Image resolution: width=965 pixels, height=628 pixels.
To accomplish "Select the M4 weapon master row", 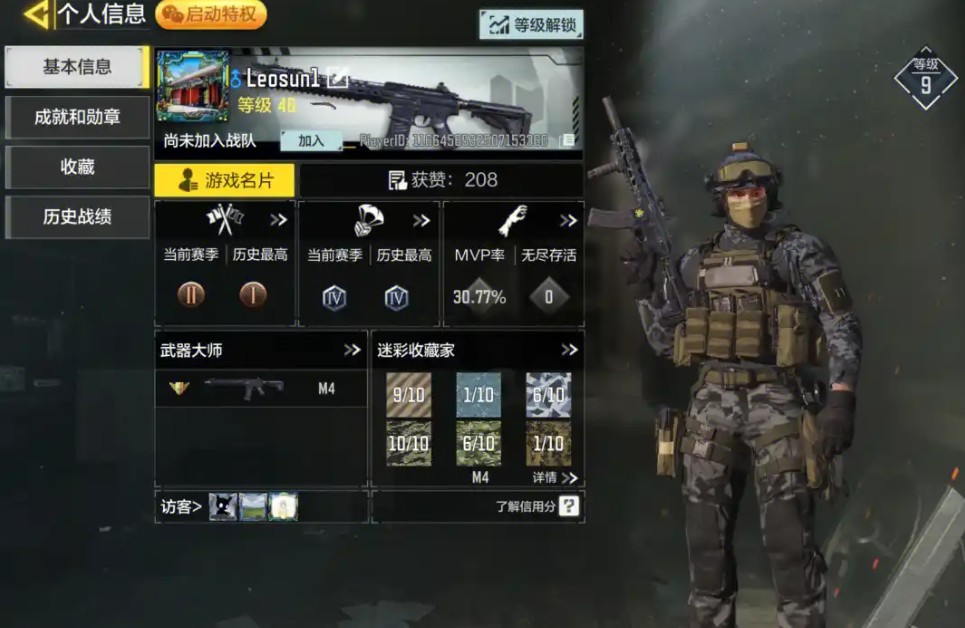I will [262, 389].
